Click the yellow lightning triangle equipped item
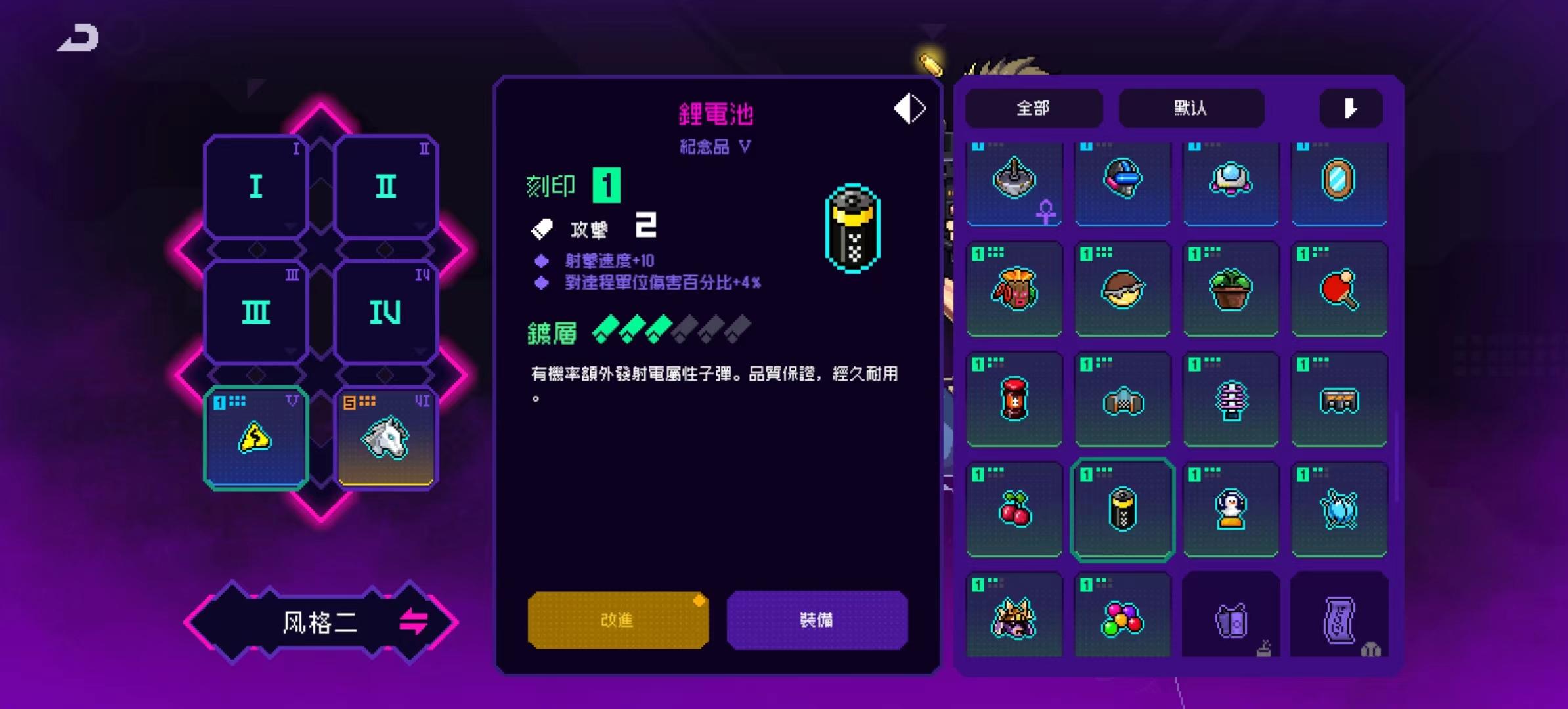 coord(256,437)
